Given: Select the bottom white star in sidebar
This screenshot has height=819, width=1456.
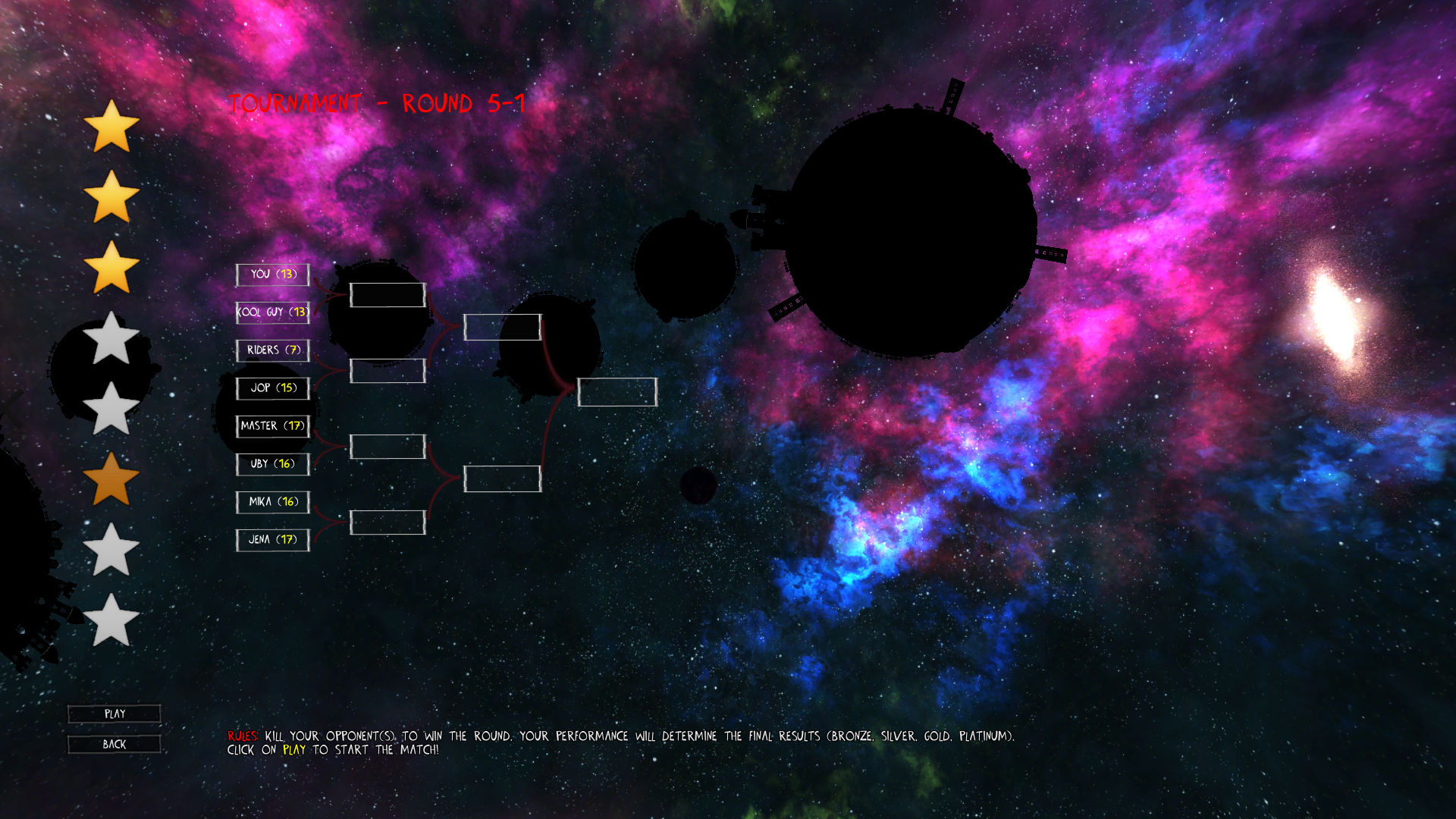Looking at the screenshot, I should pos(111,620).
